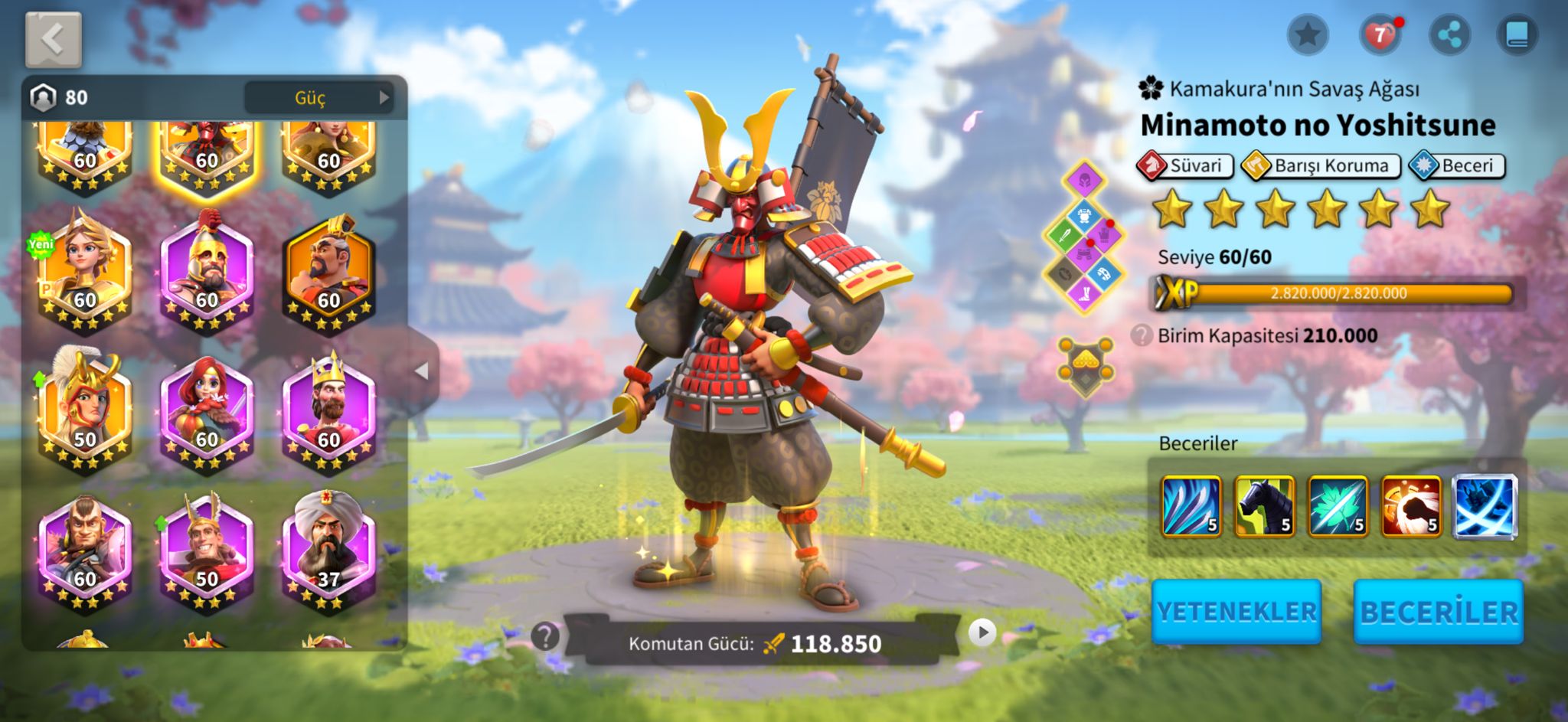Go back with the arrow button

(x=53, y=40)
